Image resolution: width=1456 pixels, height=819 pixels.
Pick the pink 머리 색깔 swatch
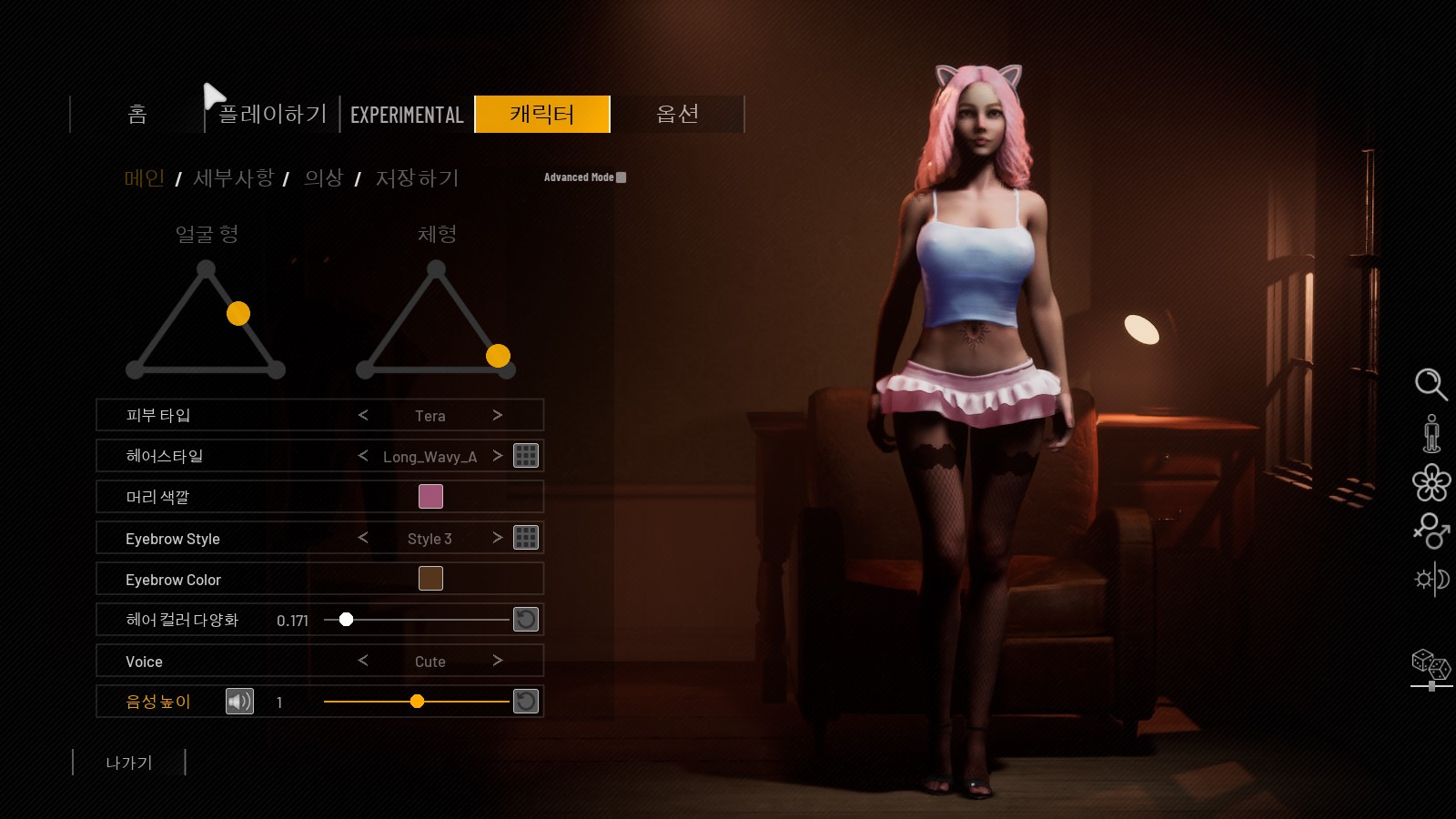430,496
